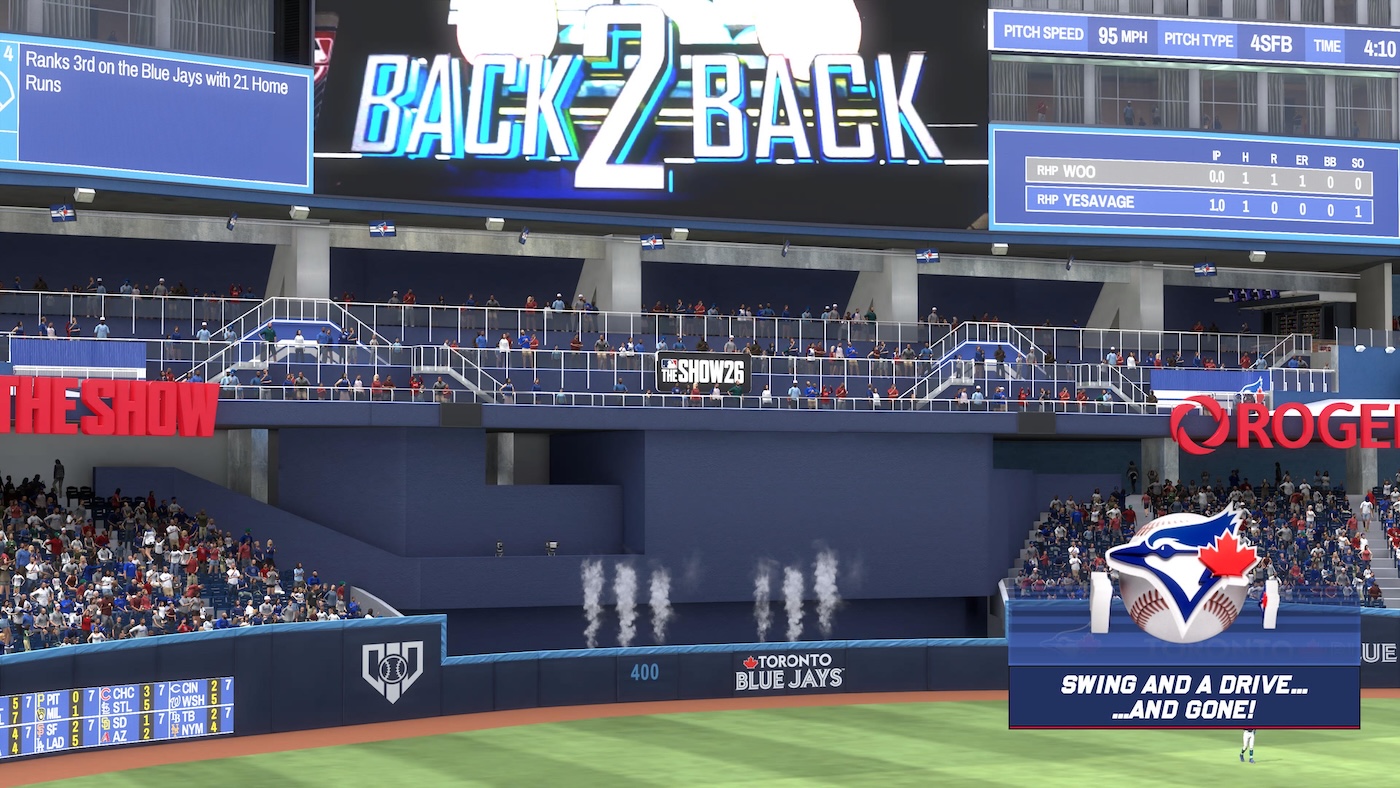
Task: Click the Brewers glove logo beside MIL
Action: tap(41, 714)
